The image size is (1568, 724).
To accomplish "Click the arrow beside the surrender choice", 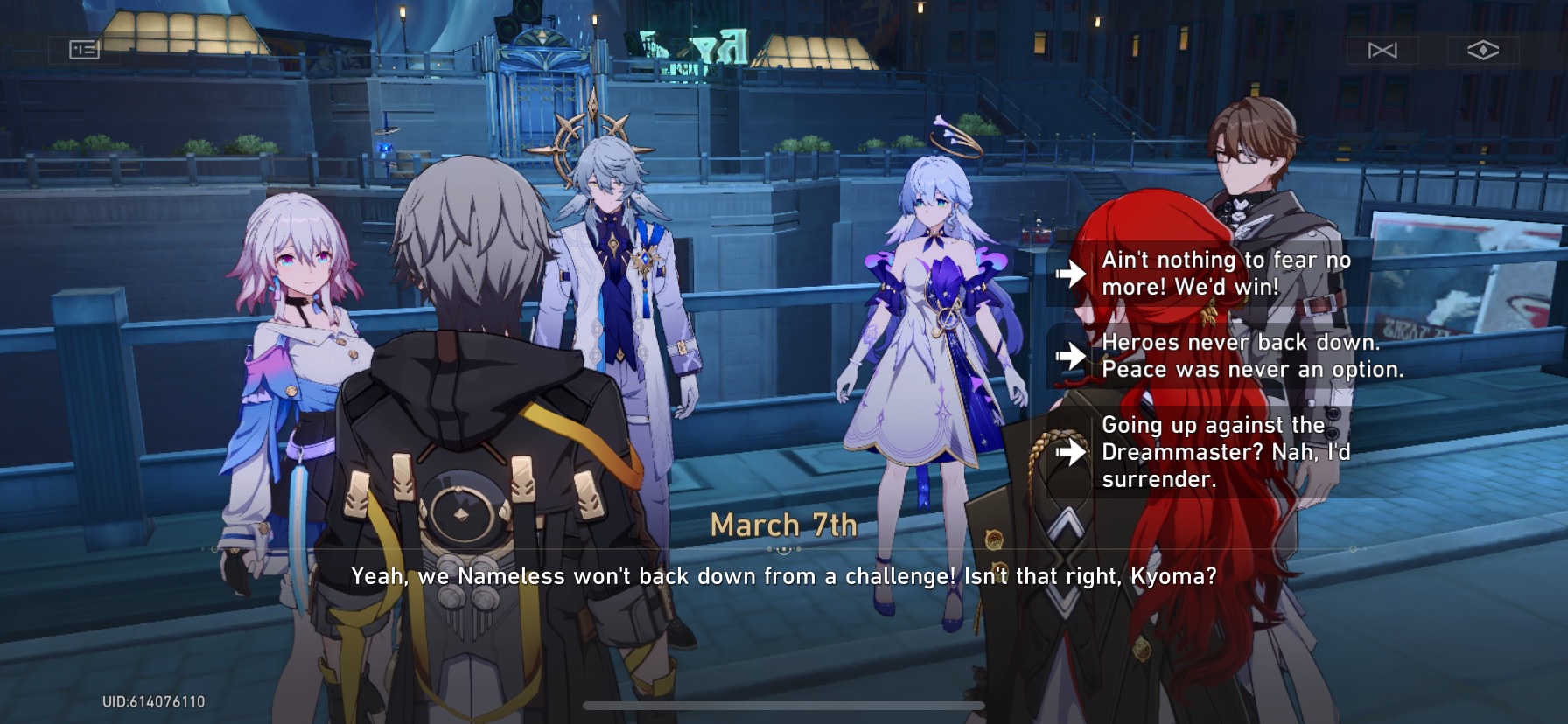I will pos(1072,453).
